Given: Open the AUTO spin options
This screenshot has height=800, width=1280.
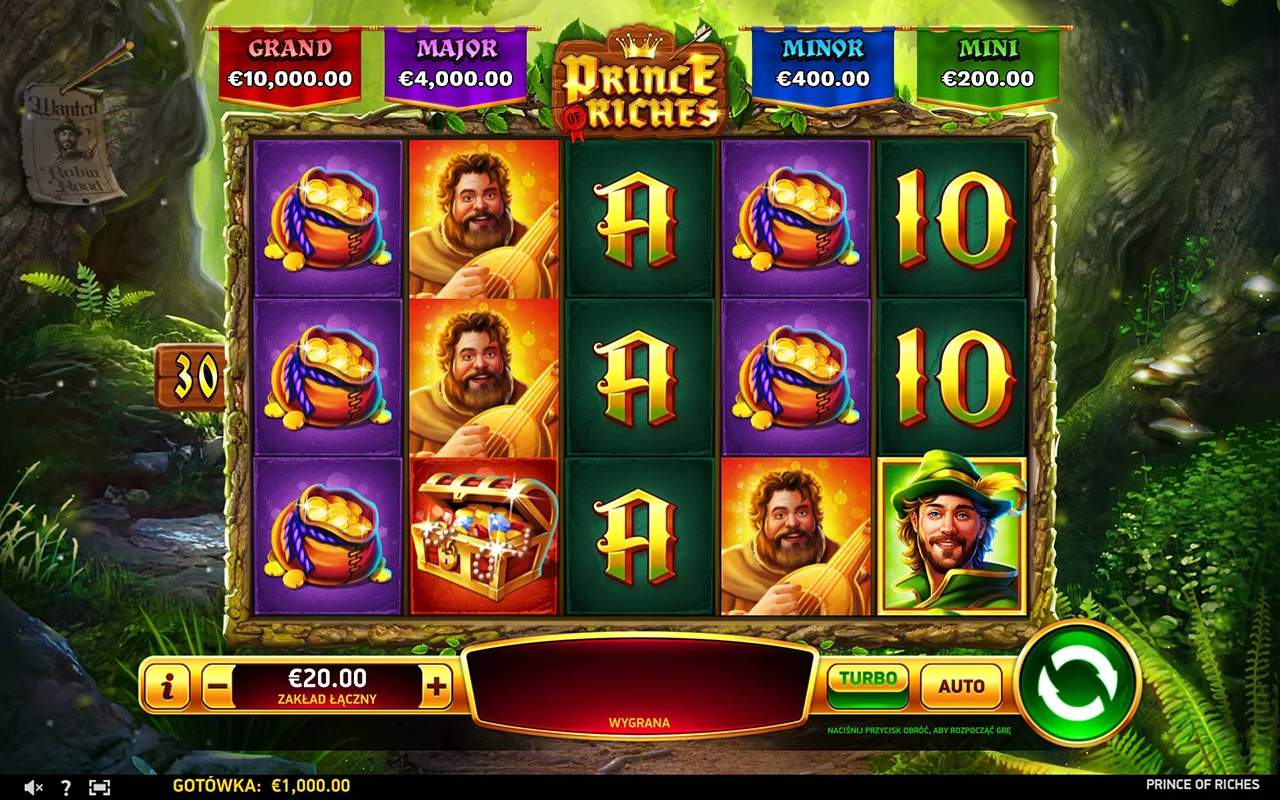Looking at the screenshot, I should coord(961,686).
